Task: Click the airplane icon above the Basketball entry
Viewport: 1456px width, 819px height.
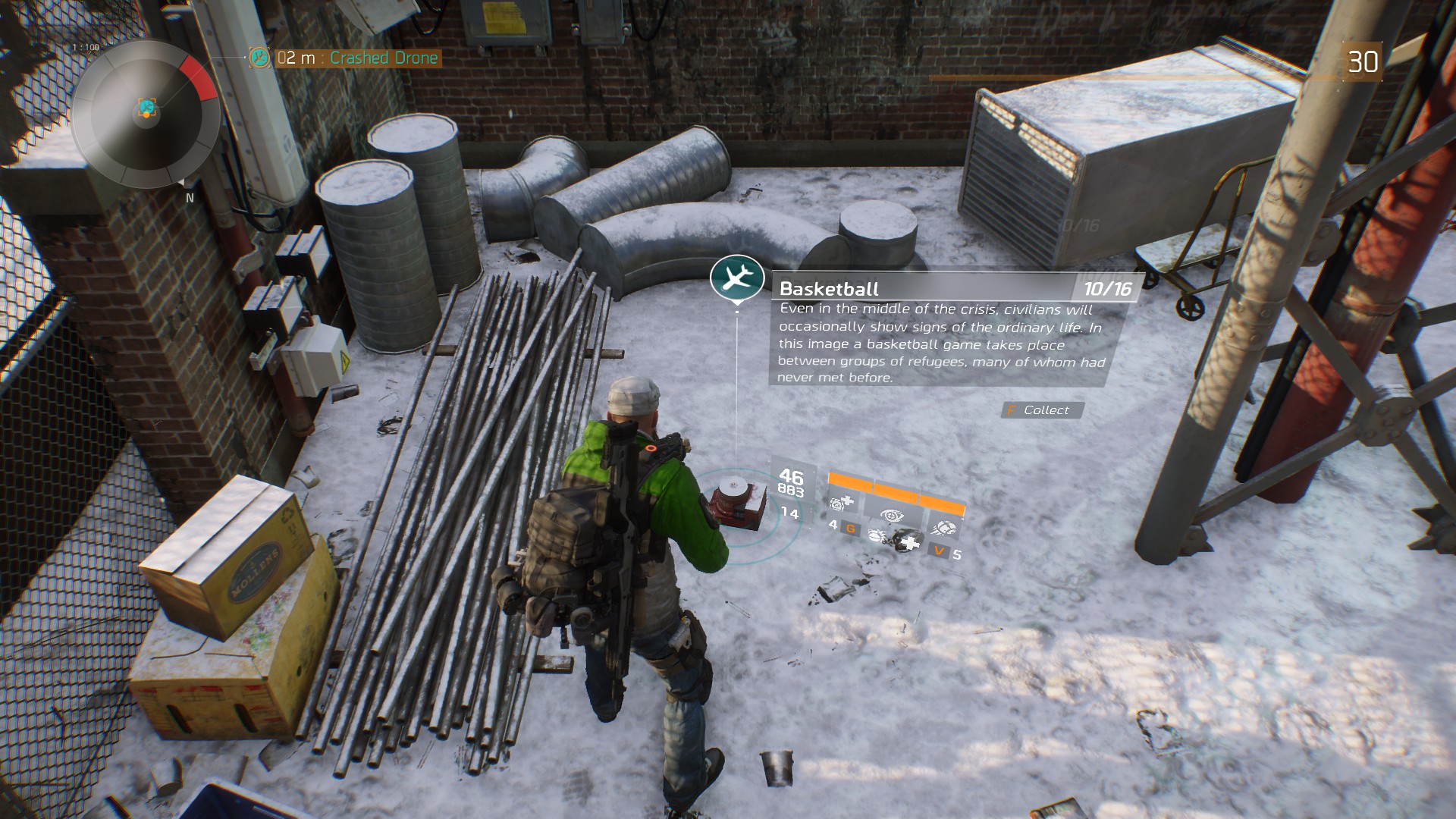Action: point(736,277)
